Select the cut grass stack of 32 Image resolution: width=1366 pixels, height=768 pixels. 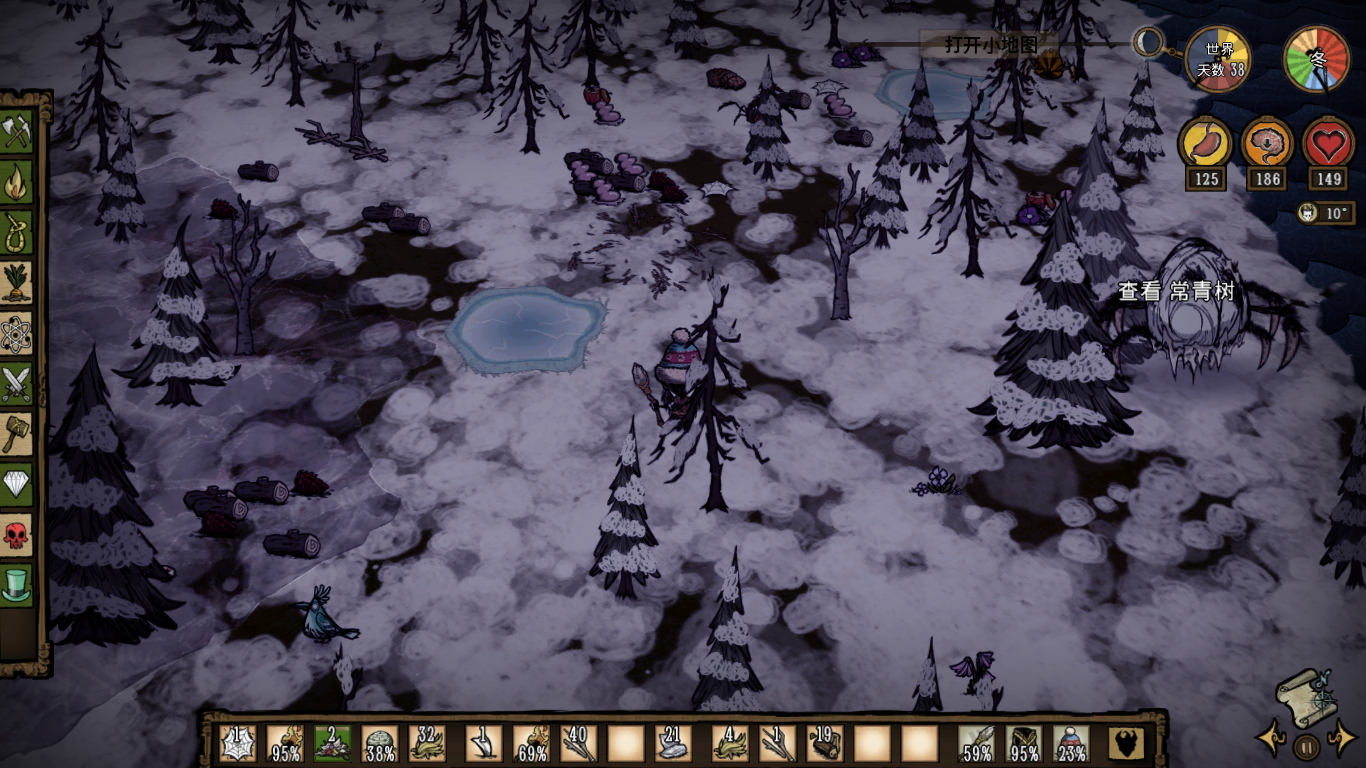[428, 743]
